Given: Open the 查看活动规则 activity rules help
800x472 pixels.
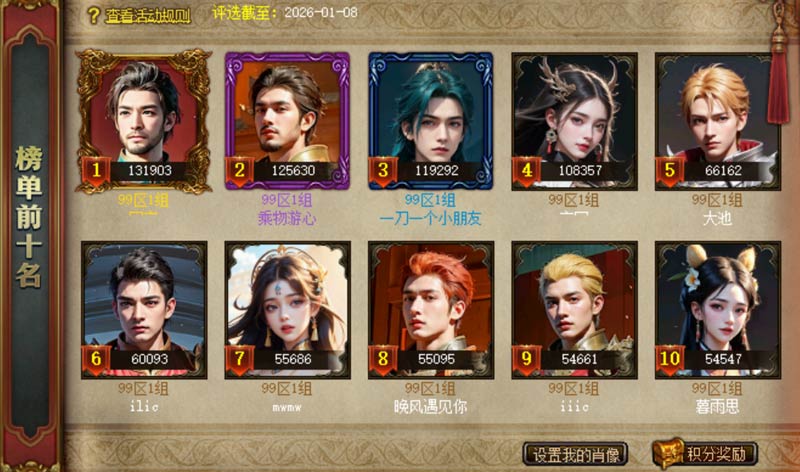Looking at the screenshot, I should [x=139, y=15].
